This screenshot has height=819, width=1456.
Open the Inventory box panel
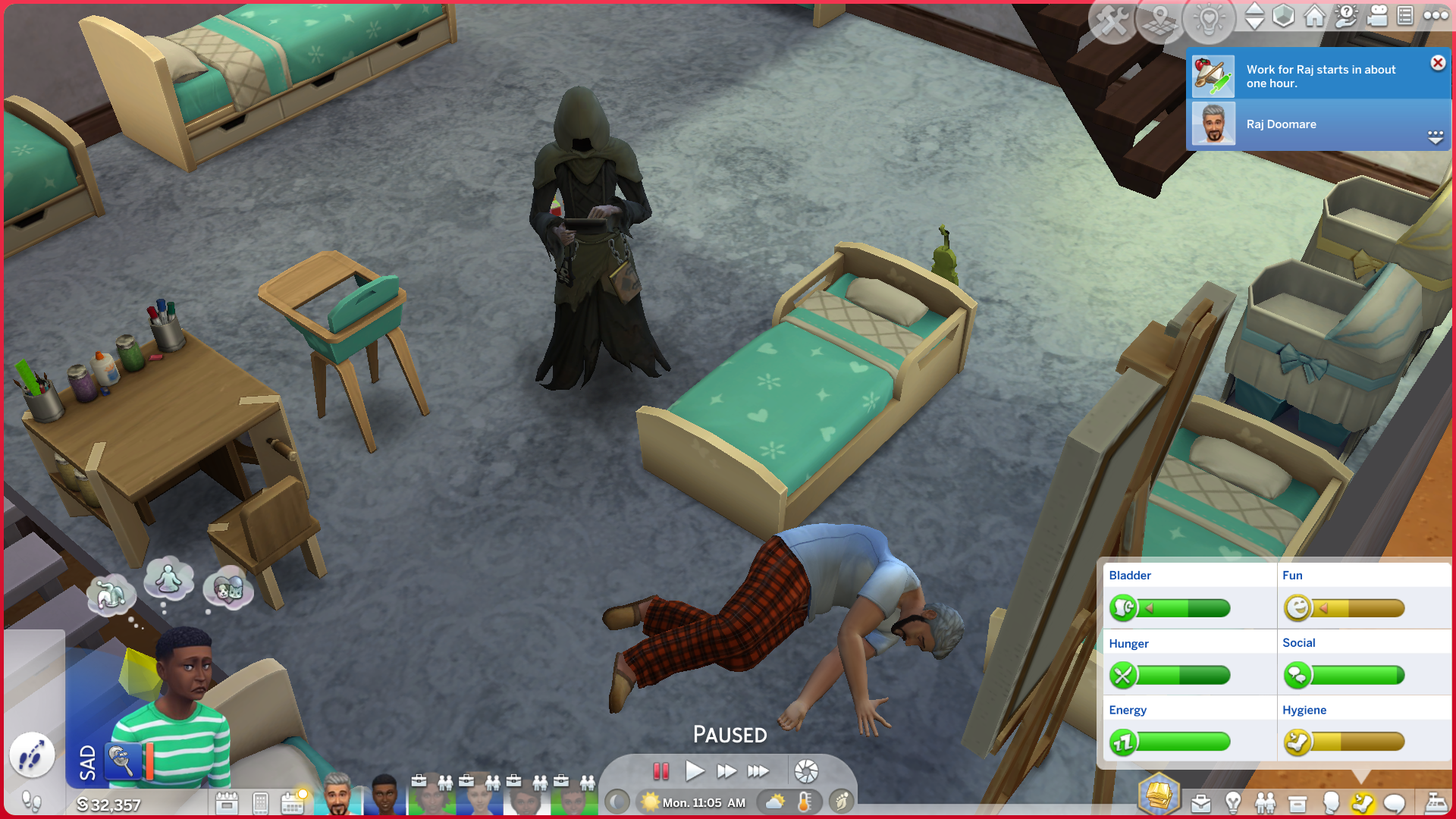click(1298, 803)
